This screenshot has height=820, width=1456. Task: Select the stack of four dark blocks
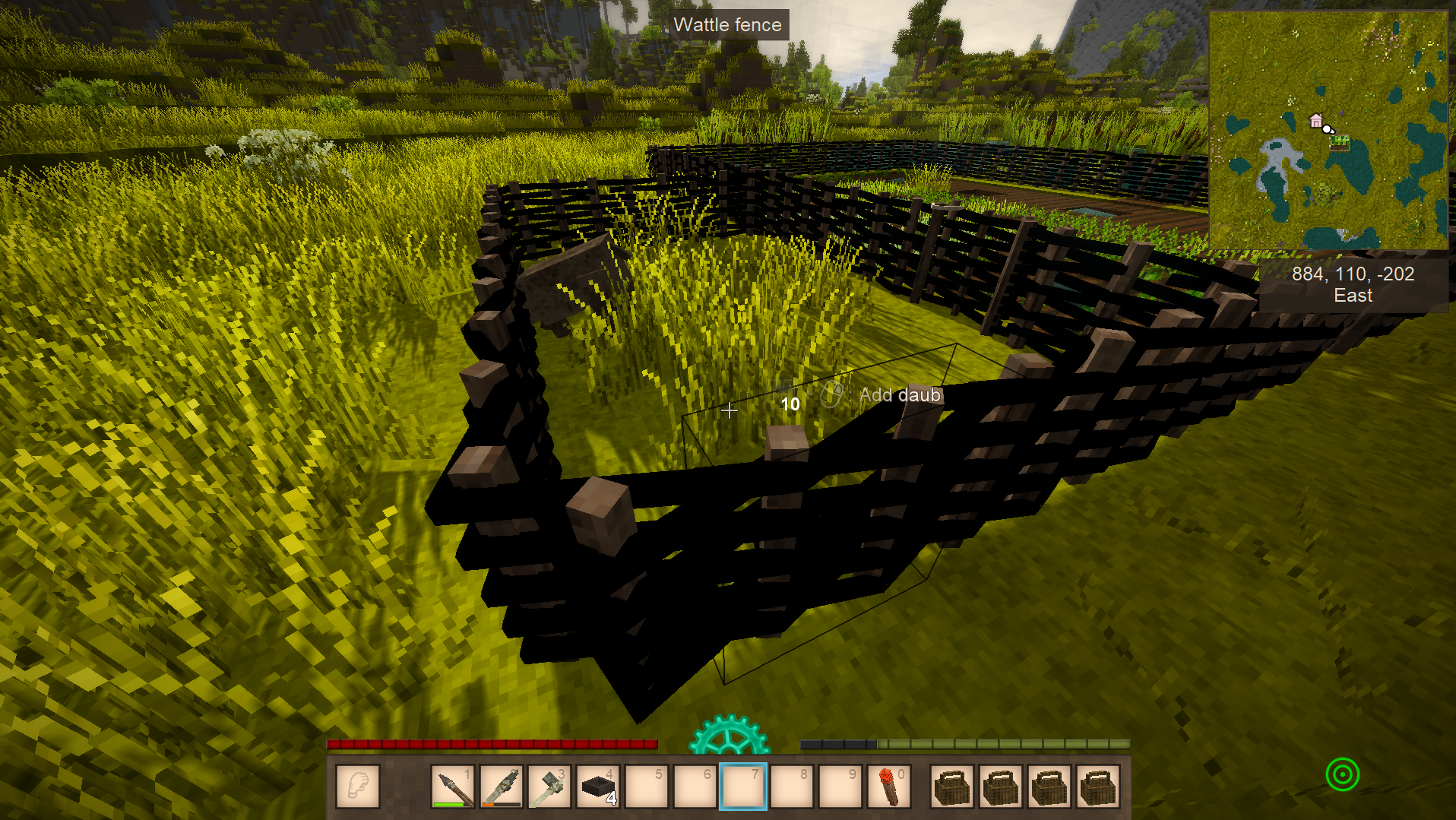click(599, 786)
